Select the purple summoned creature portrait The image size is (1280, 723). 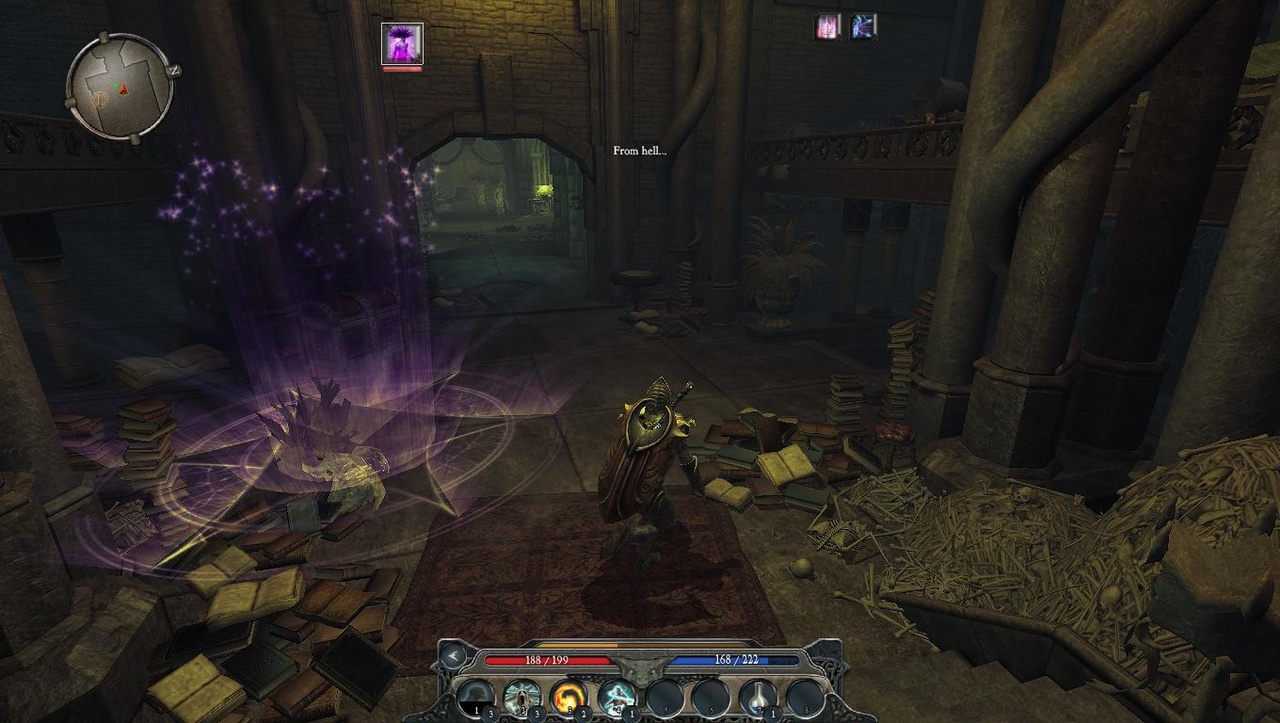coord(402,44)
